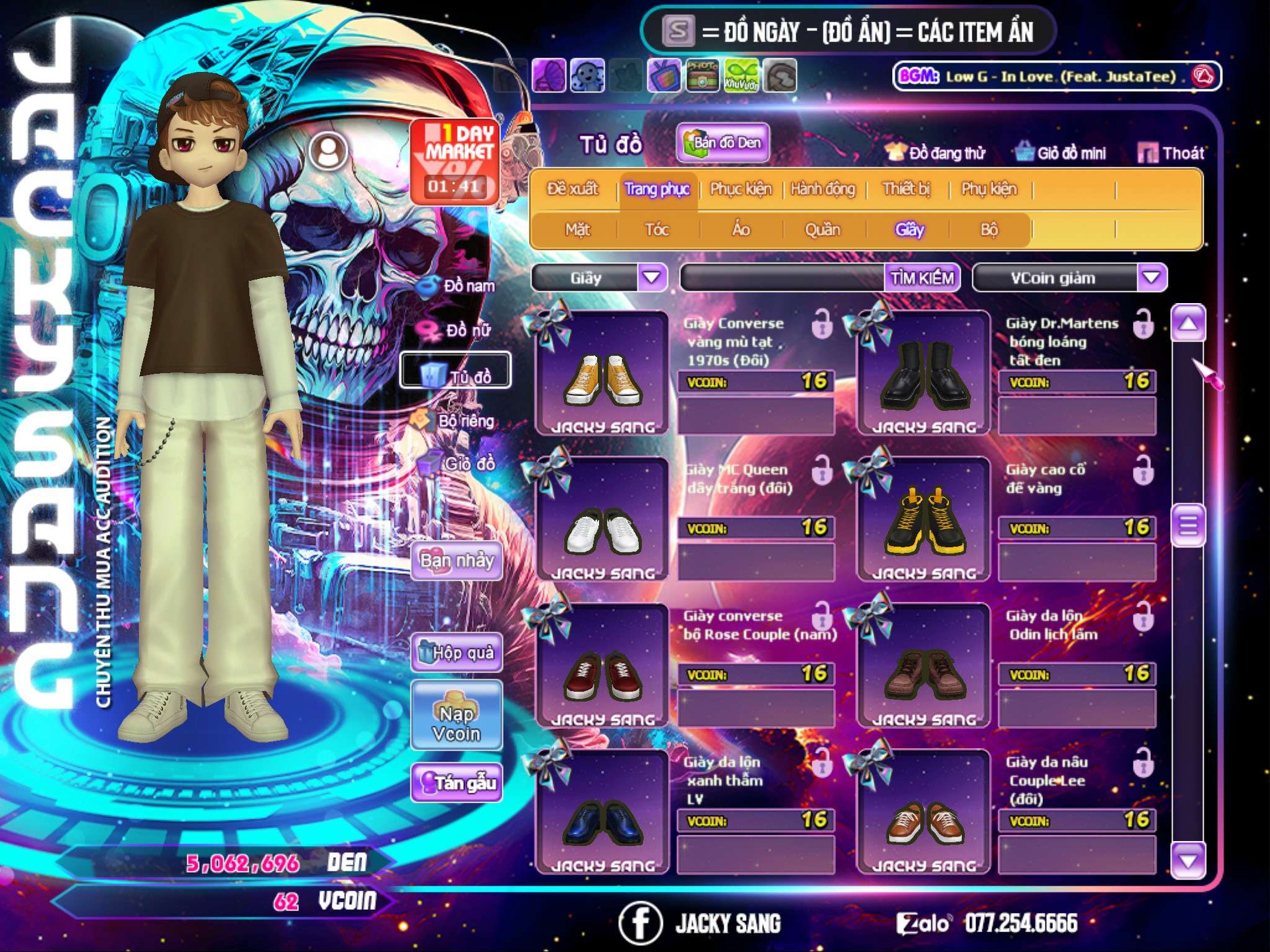The image size is (1270, 952).
Task: Open the VCoin giảm sort dropdown
Action: 1151,278
